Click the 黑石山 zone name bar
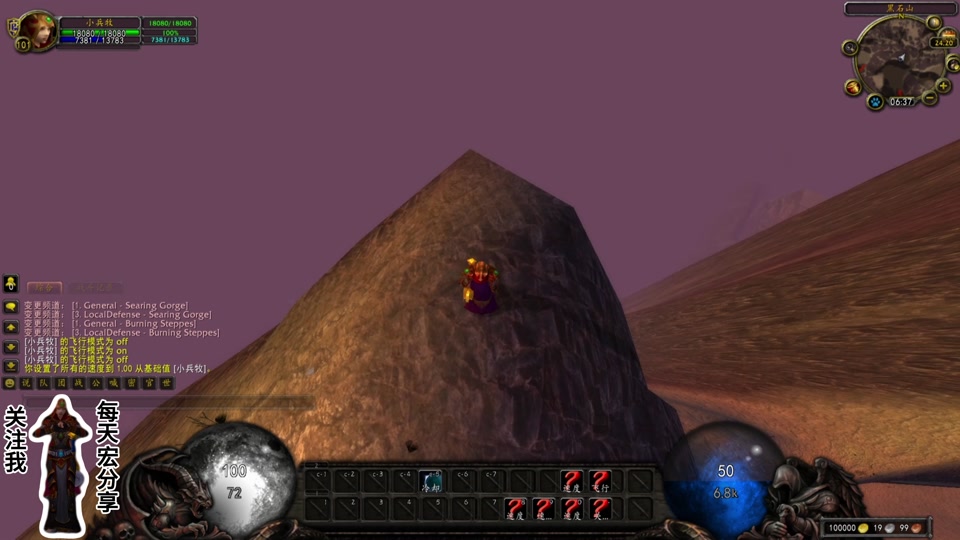The height and width of the screenshot is (540, 960). coord(901,8)
